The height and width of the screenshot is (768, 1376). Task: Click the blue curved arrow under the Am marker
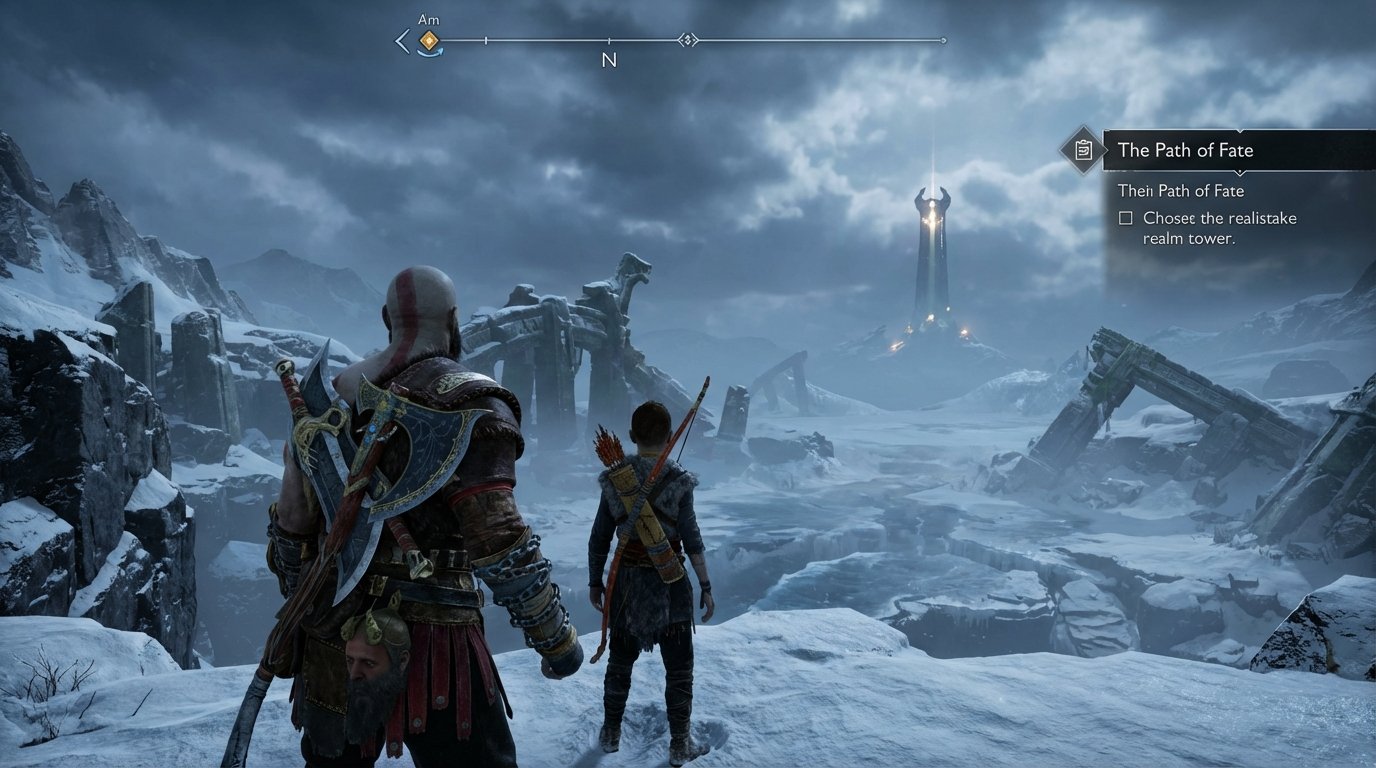pyautogui.click(x=431, y=52)
